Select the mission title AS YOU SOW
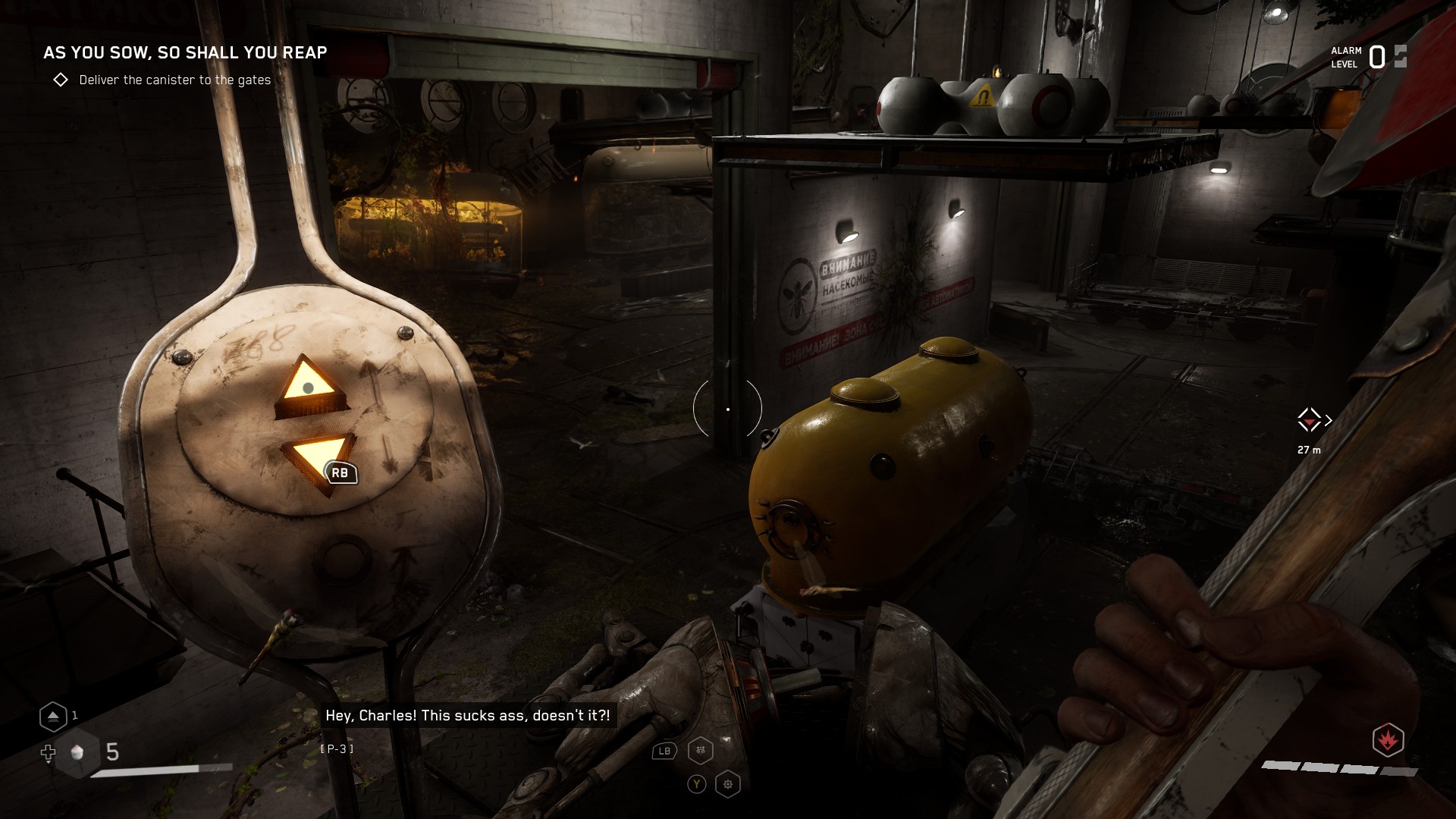The width and height of the screenshot is (1456, 819). [x=185, y=53]
